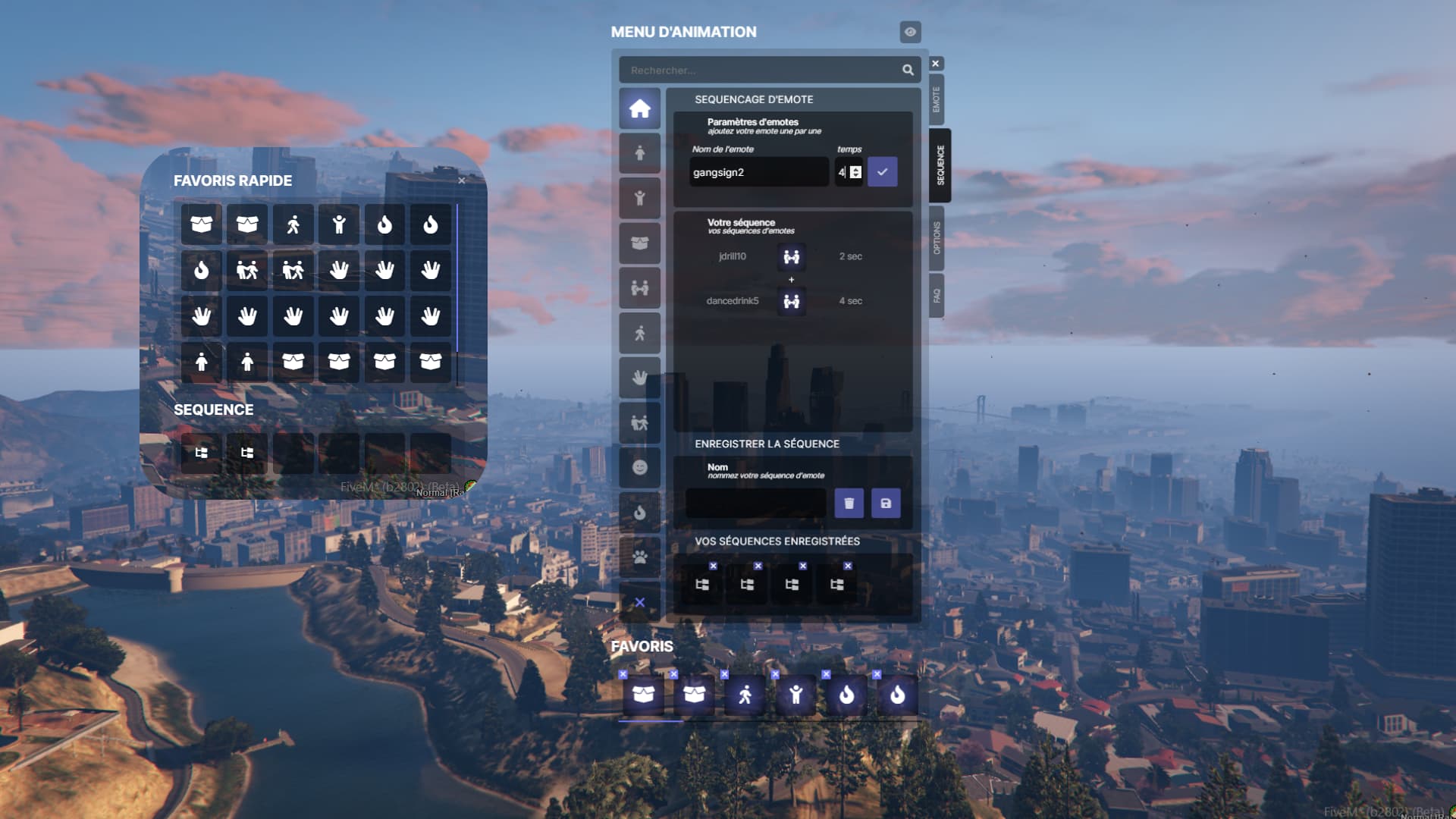Toggle menu visibility with the eye icon
1456x819 pixels.
coord(909,33)
